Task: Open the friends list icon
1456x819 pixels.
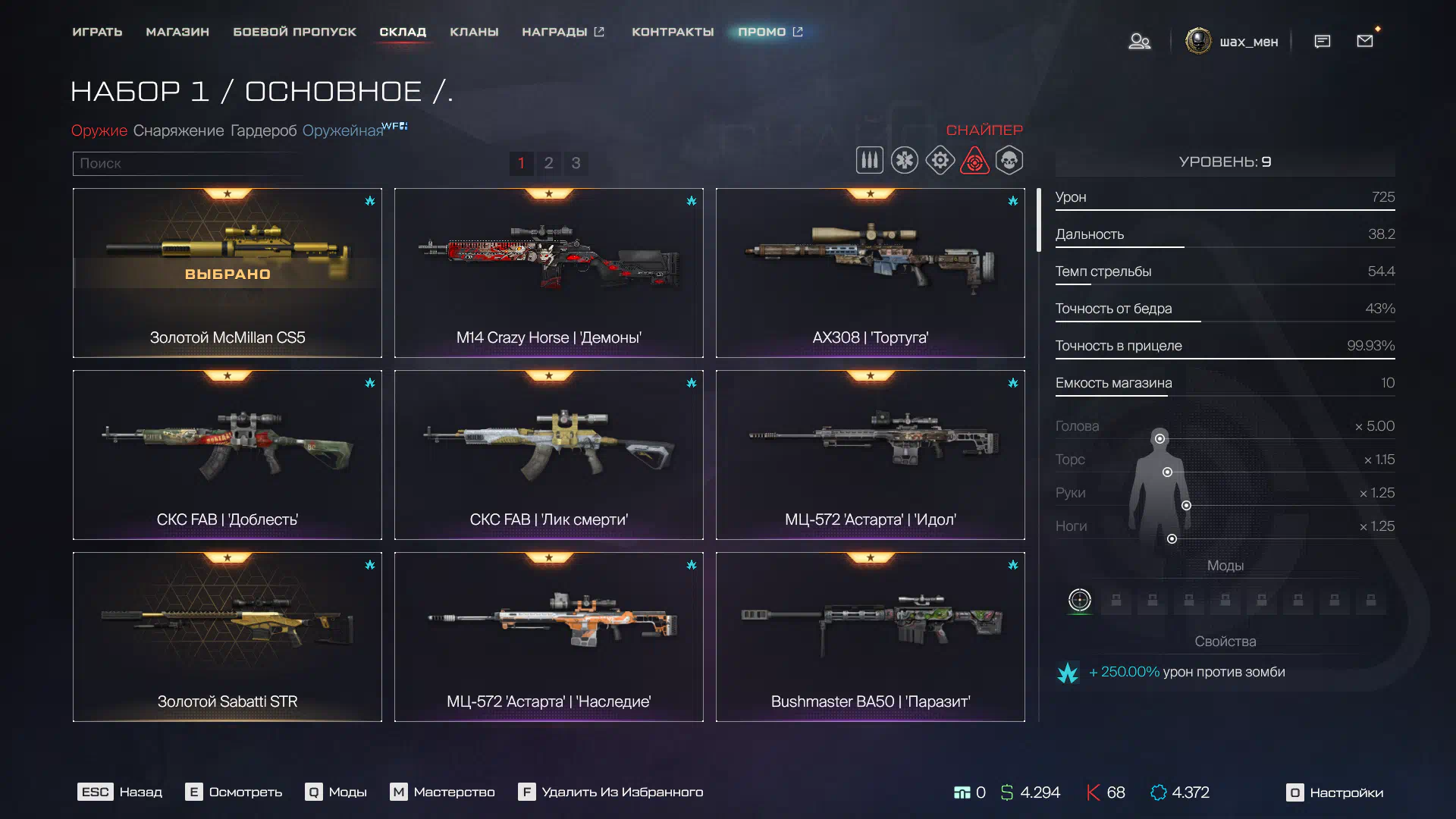Action: pos(1139,41)
